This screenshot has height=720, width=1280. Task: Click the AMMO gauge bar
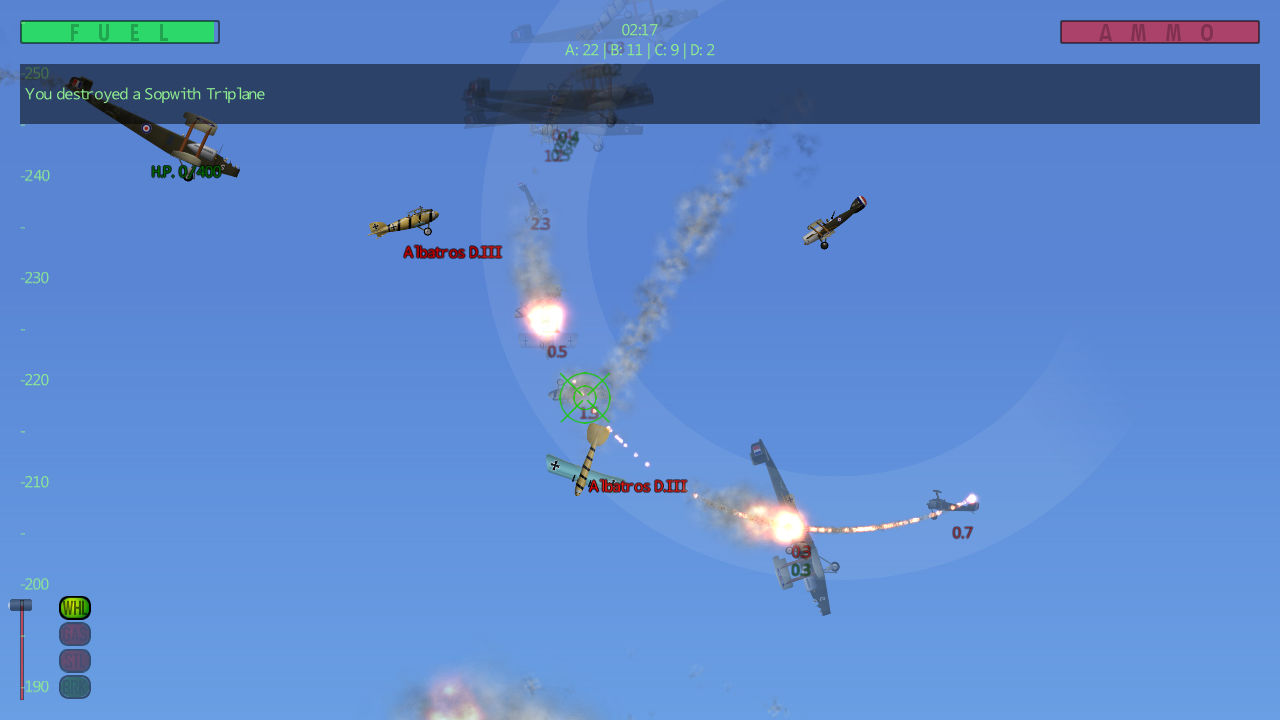[x=1159, y=31]
